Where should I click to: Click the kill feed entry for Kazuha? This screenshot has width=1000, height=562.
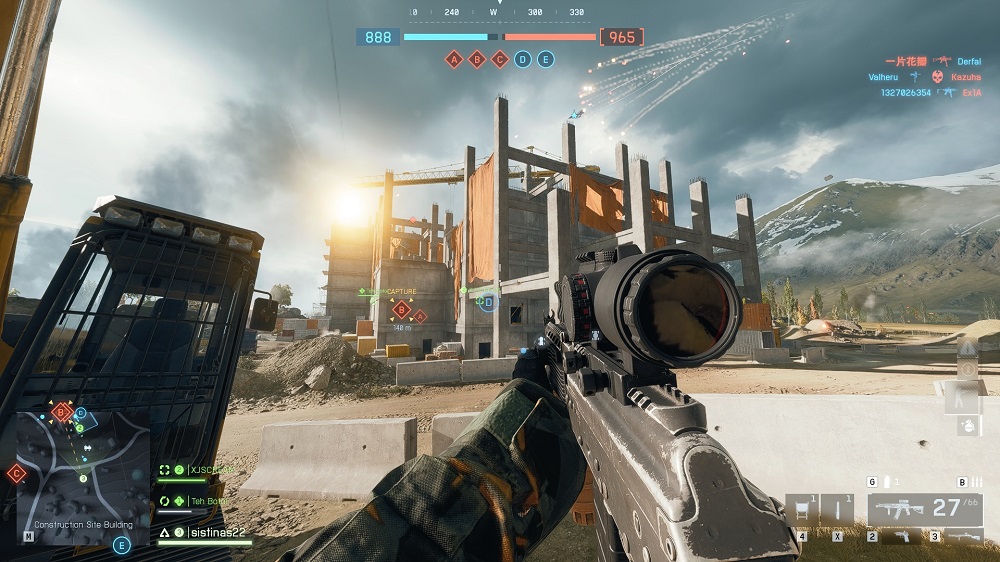[965, 77]
